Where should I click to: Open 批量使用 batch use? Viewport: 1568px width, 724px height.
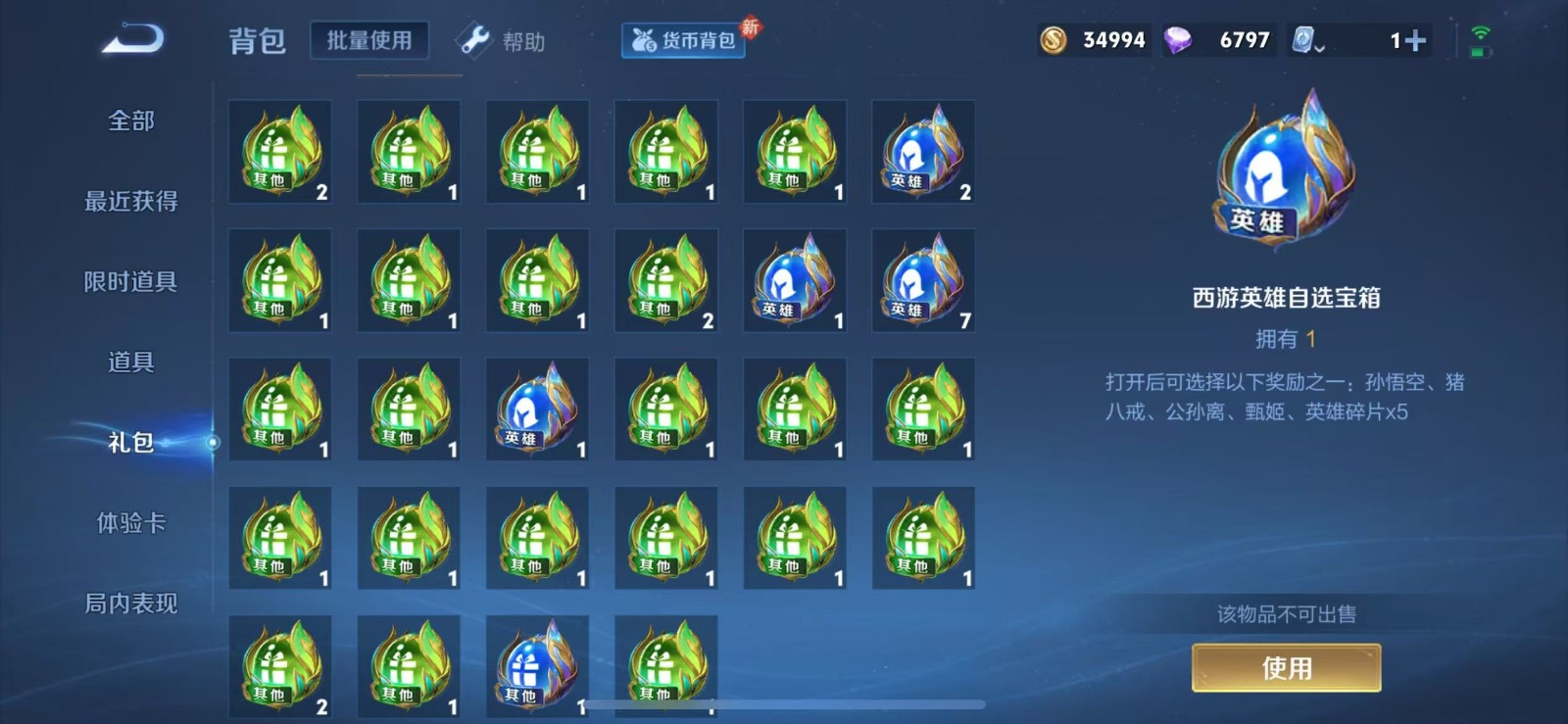(x=369, y=40)
